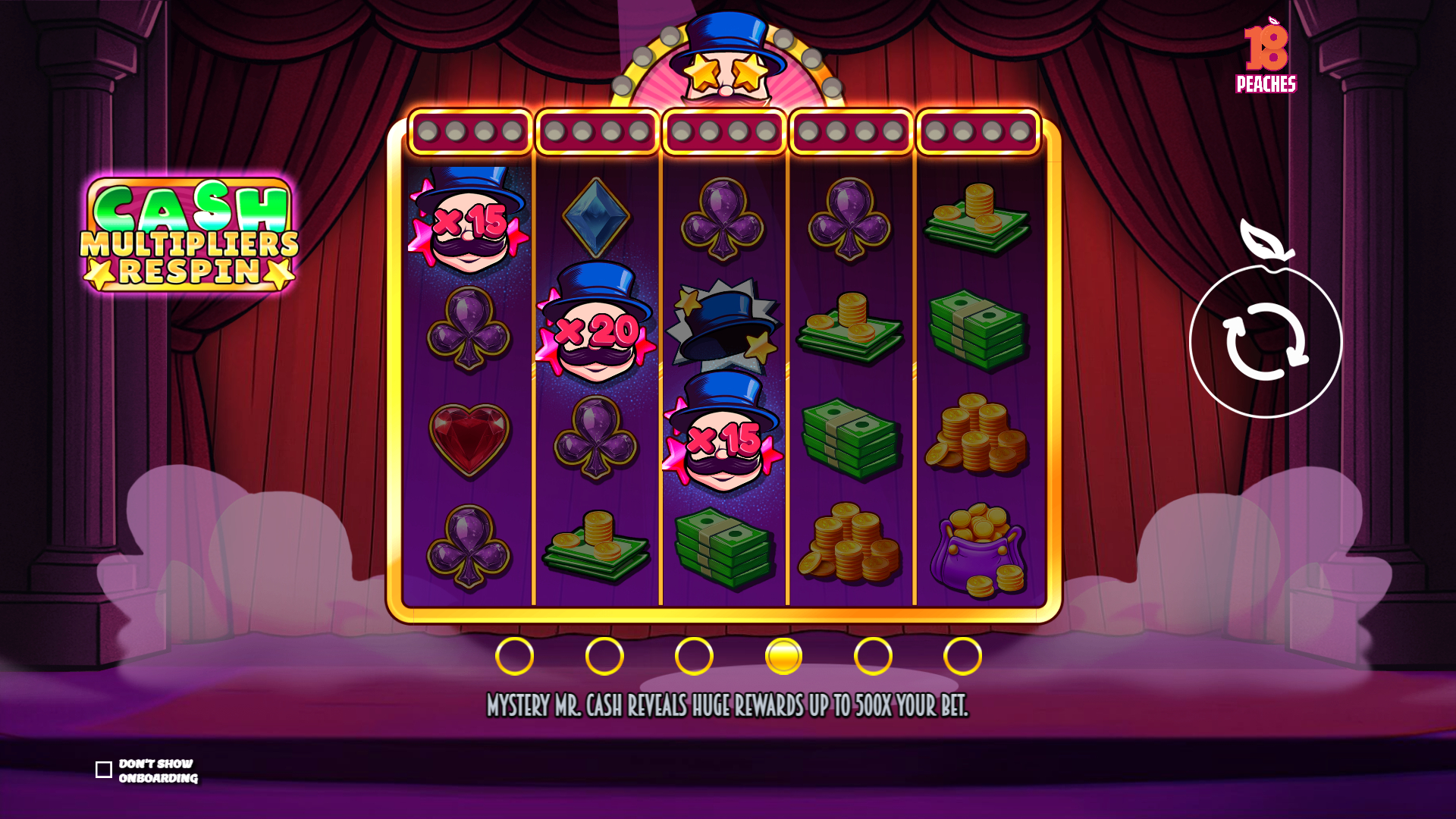Image resolution: width=1456 pixels, height=819 pixels.
Task: Show the last onboarding page dot
Action: 962,656
